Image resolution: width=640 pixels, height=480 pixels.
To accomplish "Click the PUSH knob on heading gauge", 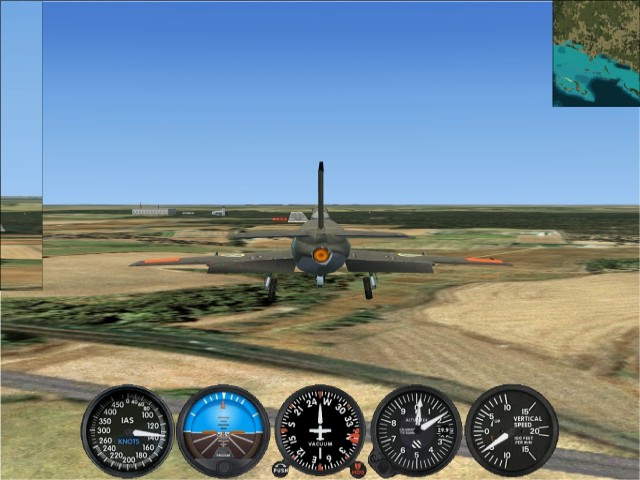I will (281, 469).
